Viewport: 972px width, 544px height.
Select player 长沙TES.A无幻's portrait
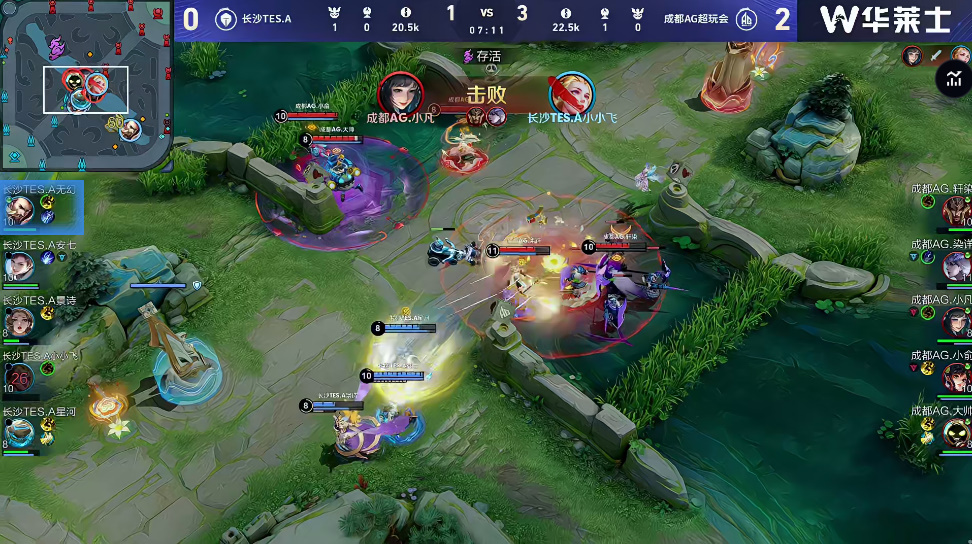(19, 210)
